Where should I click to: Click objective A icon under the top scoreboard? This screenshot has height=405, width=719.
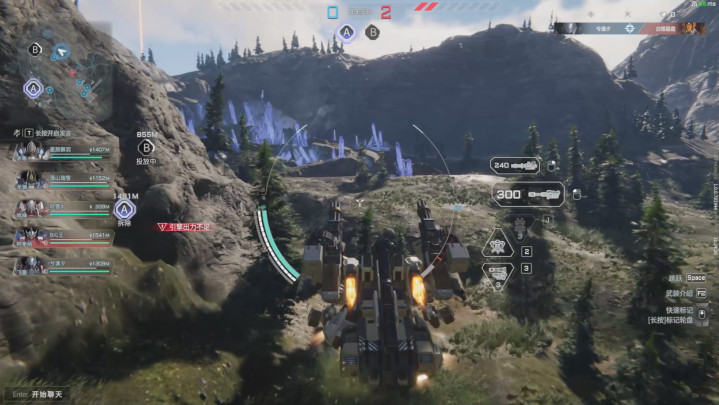(x=347, y=32)
